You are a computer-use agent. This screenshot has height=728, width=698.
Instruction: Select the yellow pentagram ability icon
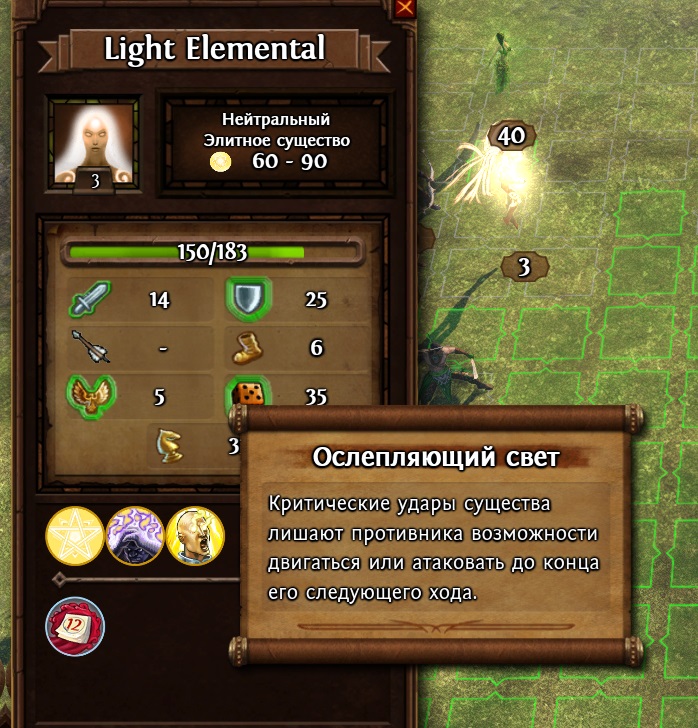pyautogui.click(x=75, y=536)
